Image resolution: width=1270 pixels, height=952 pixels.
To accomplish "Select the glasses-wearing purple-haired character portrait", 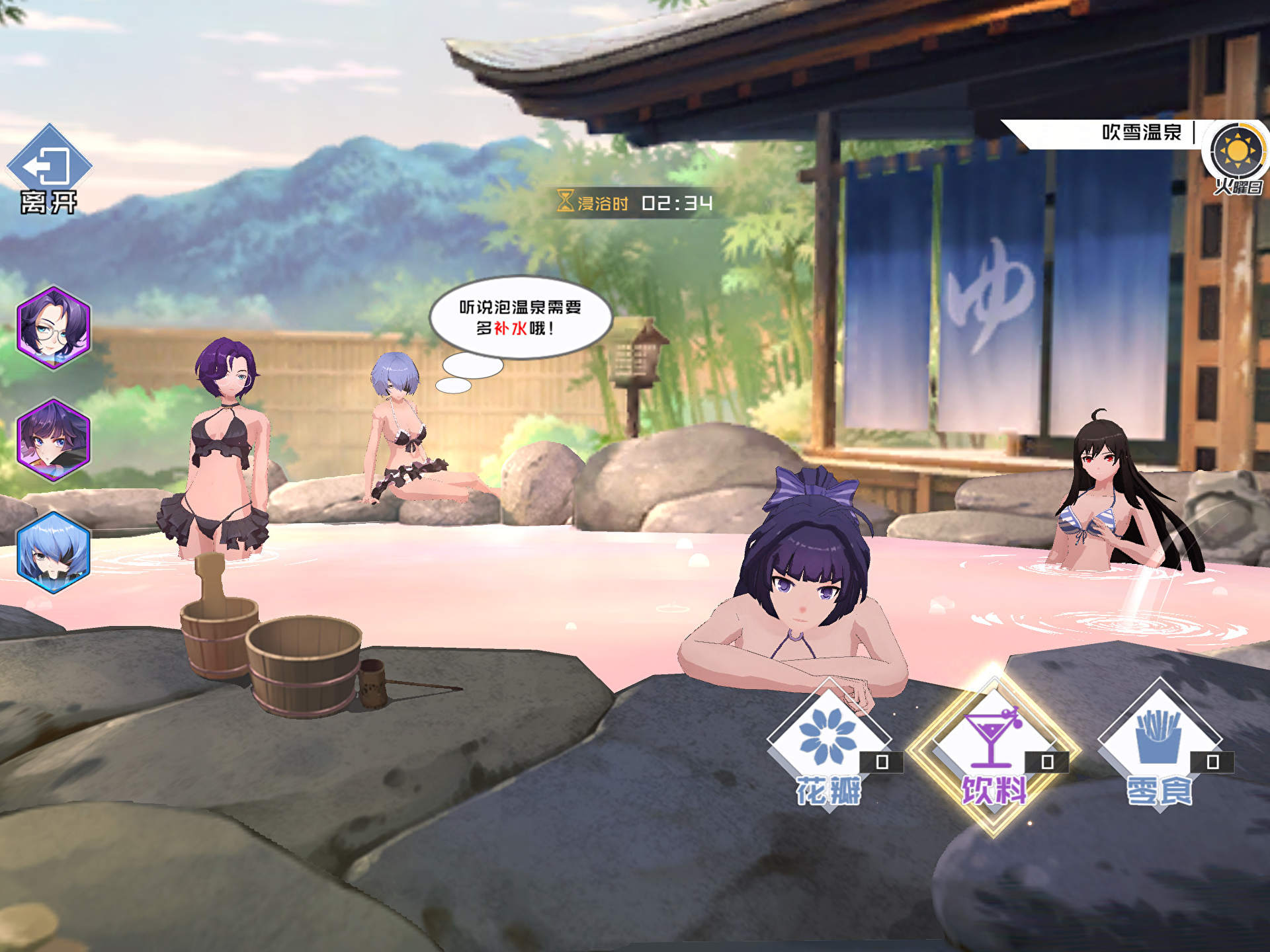I will [x=53, y=328].
